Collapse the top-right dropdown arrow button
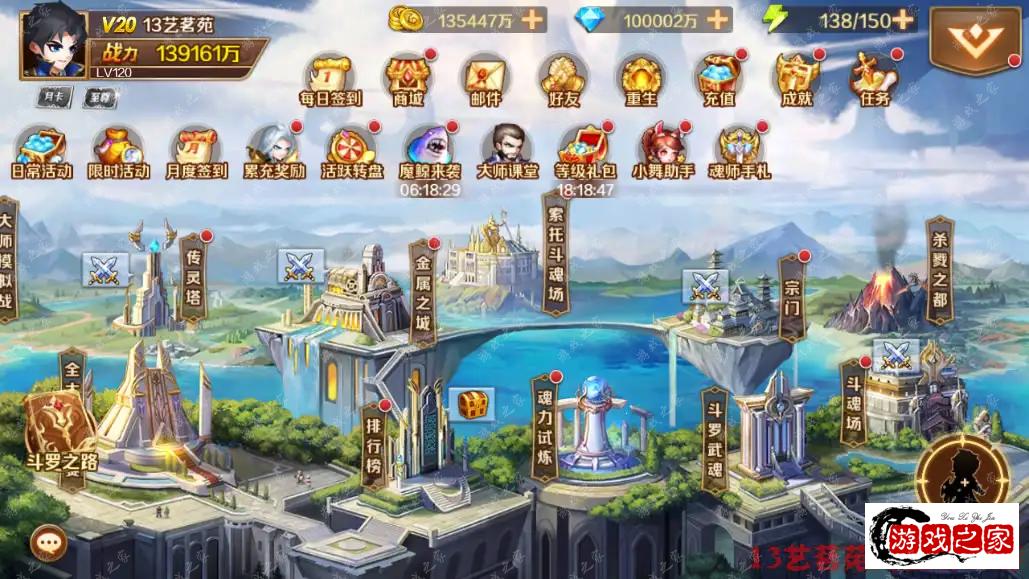This screenshot has width=1029, height=579. 967,42
